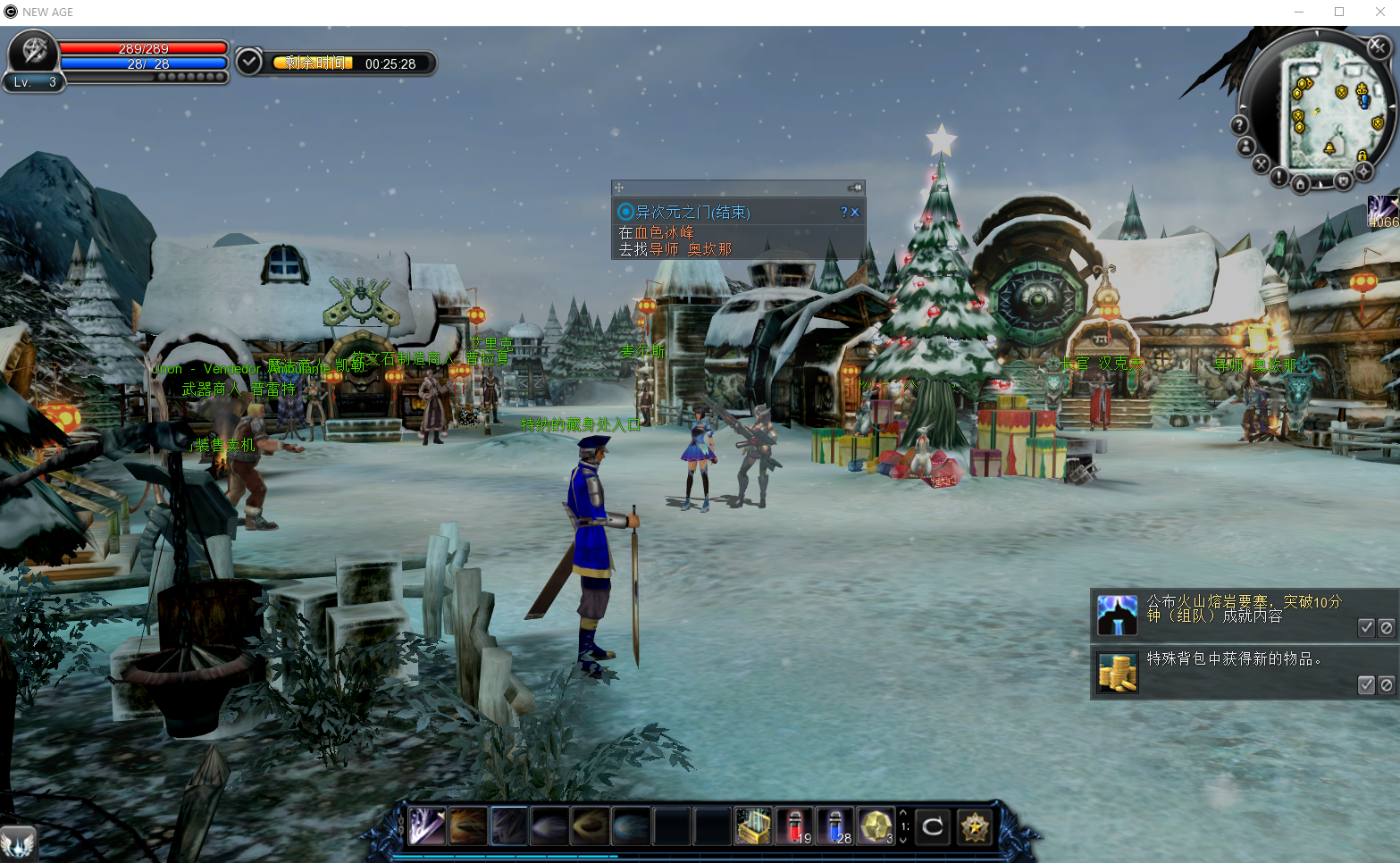Activate the orange swirl skill in hotbar

468,826
